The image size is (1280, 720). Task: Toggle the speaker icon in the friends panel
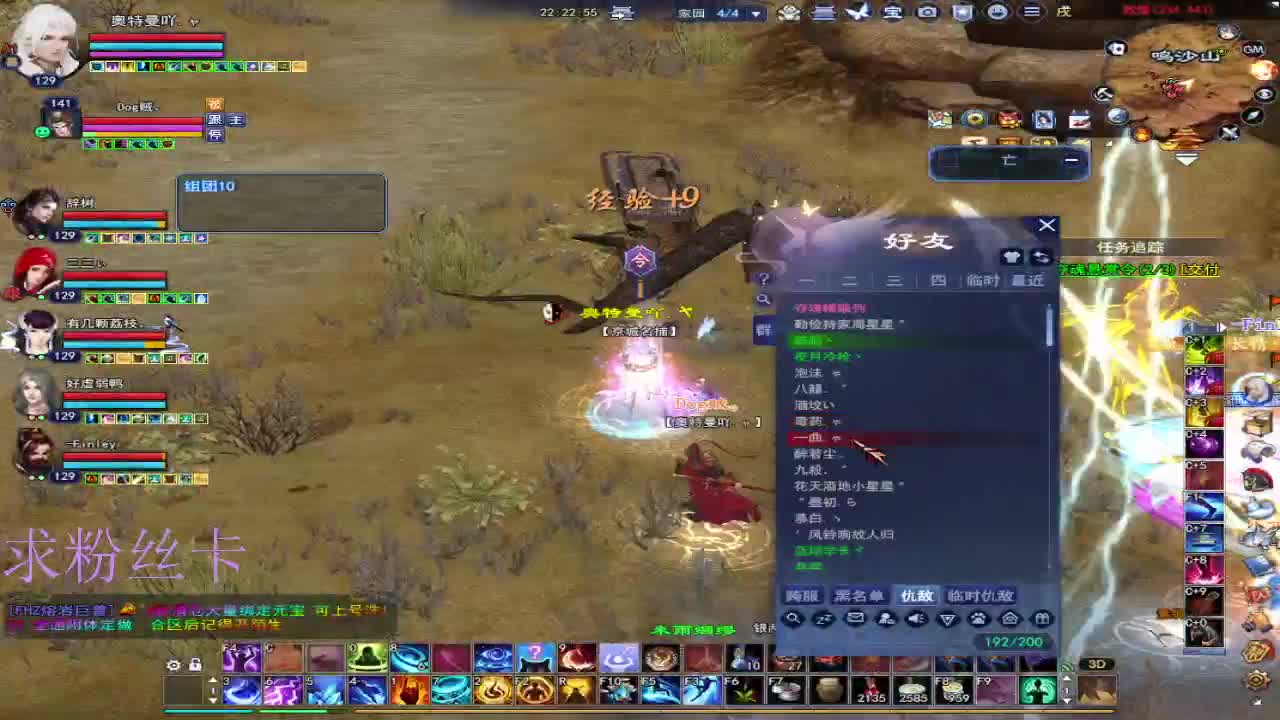tap(916, 618)
